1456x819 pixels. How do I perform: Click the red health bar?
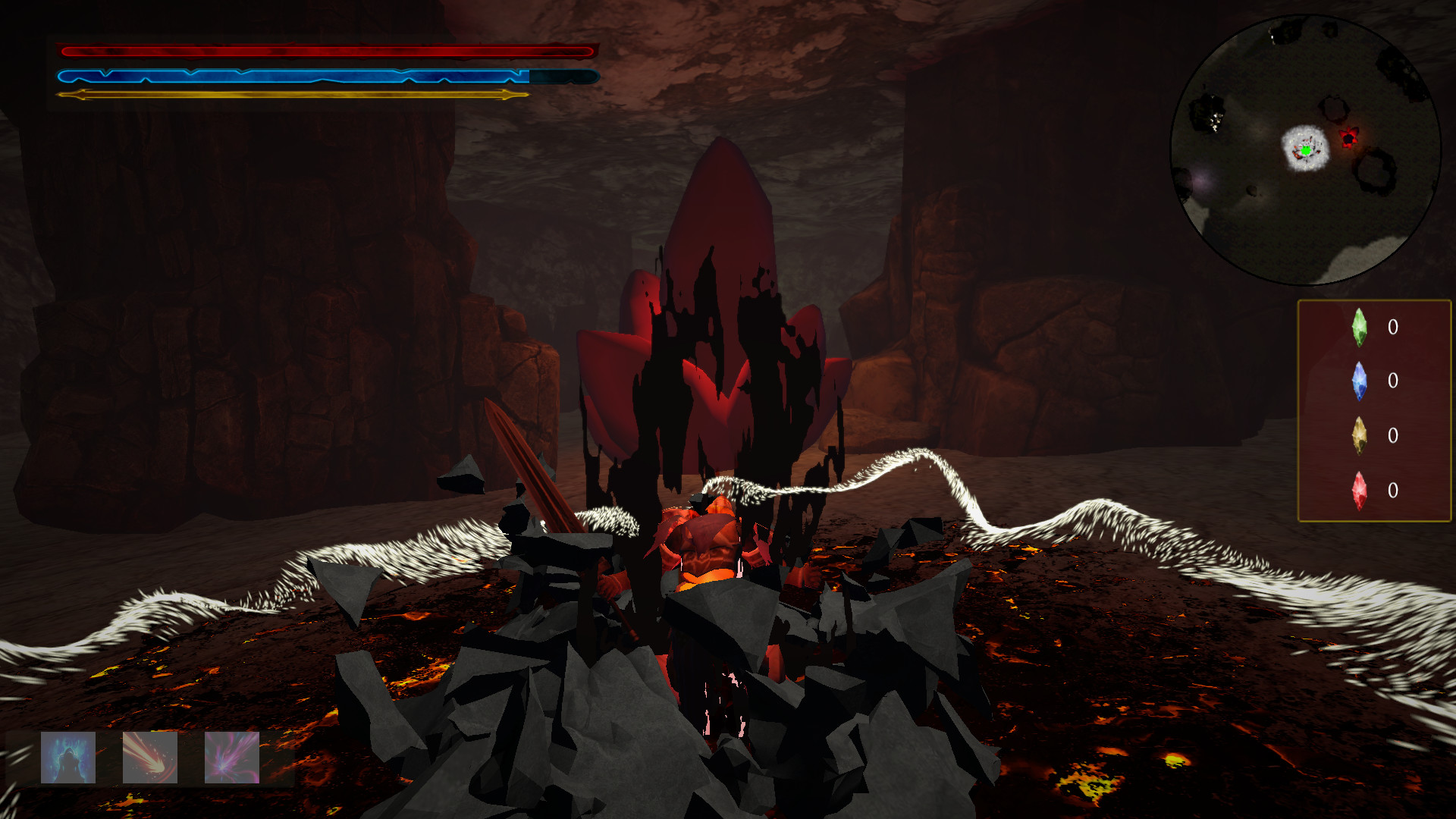pos(326,51)
